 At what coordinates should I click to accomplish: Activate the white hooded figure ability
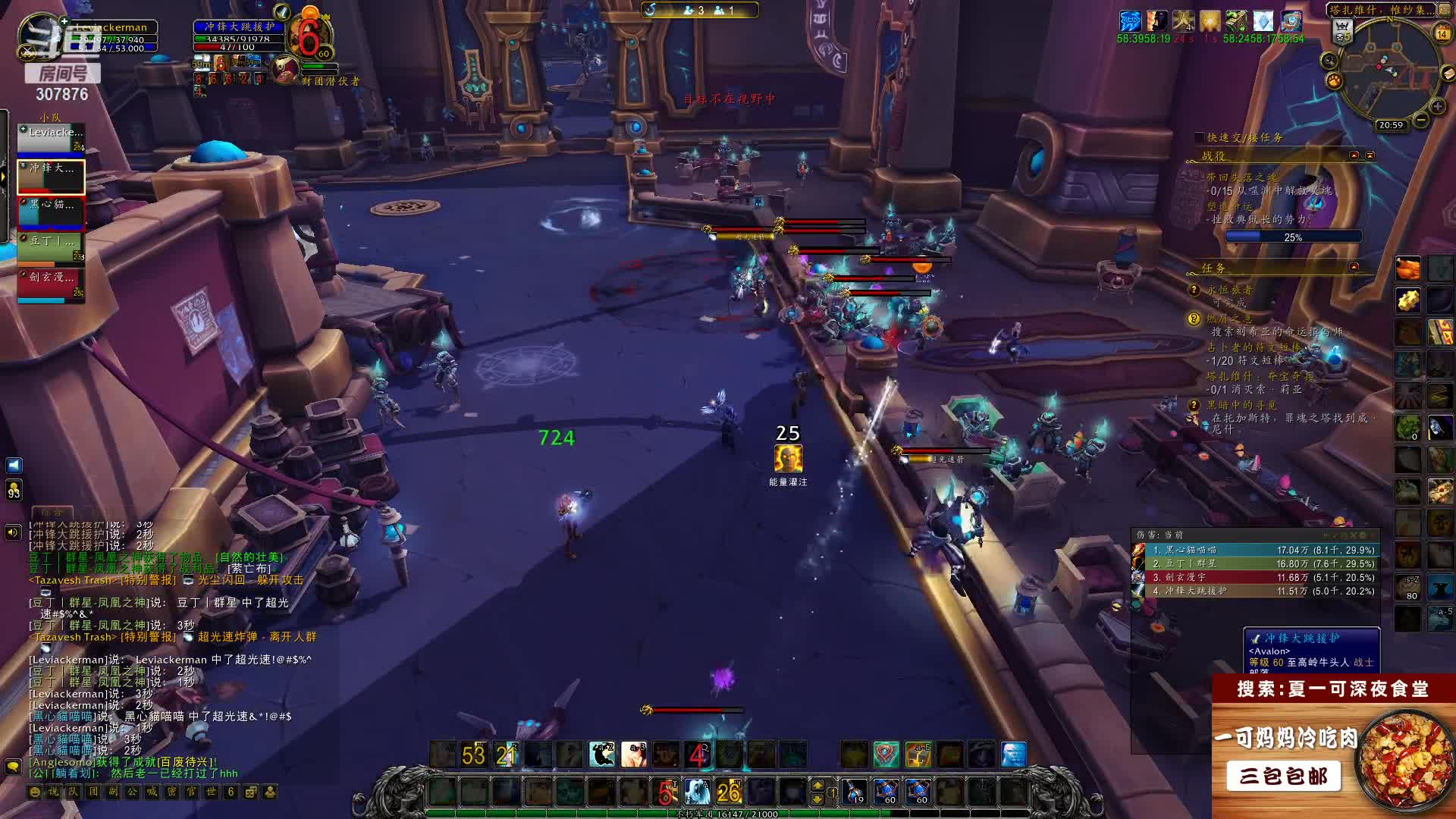click(x=696, y=792)
